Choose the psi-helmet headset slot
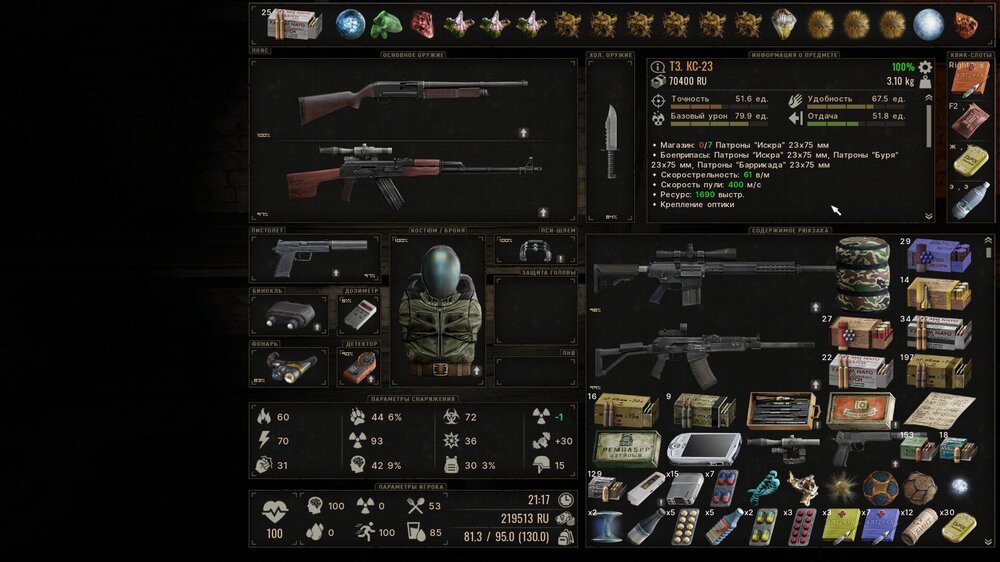 pyautogui.click(x=536, y=250)
